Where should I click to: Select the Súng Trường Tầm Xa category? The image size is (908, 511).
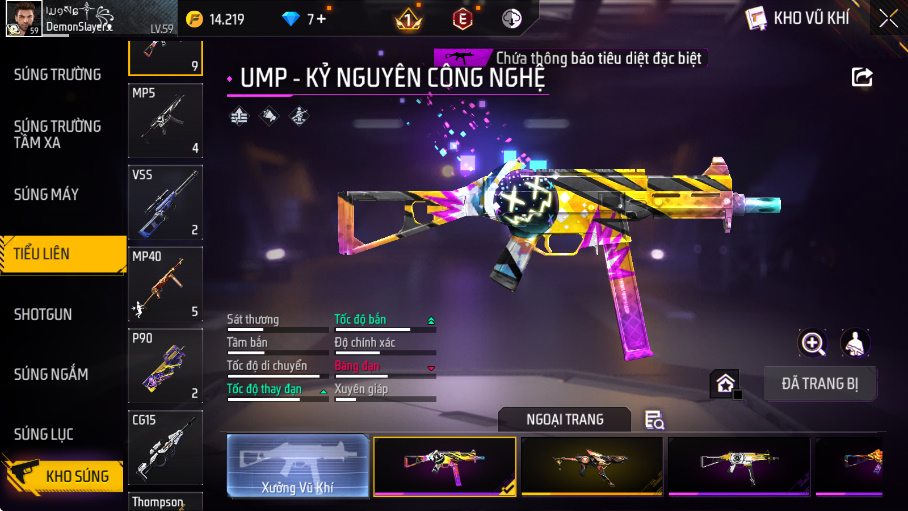click(x=57, y=134)
